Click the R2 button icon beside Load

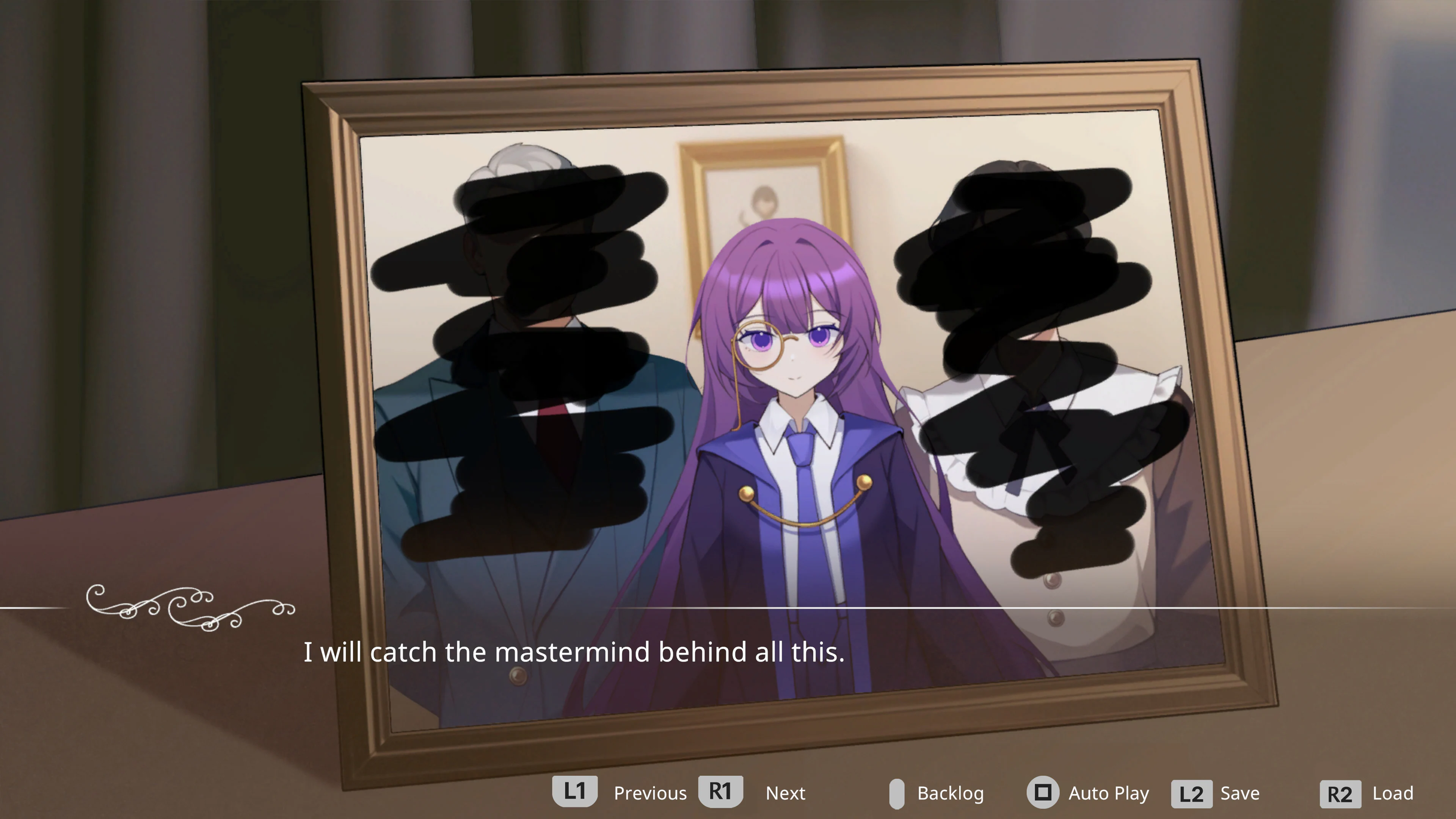[1340, 792]
